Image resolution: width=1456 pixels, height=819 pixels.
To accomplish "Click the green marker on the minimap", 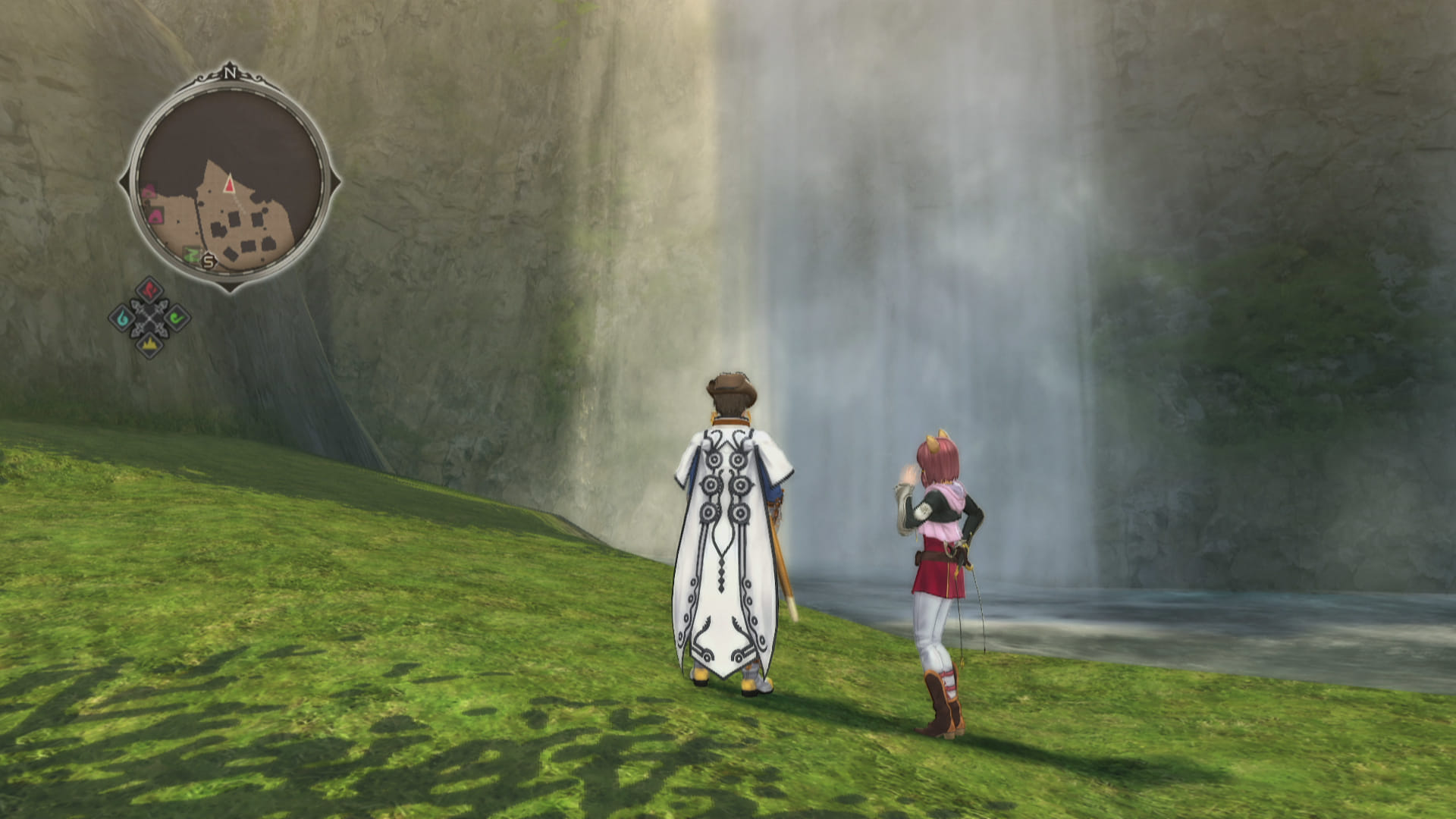I will (192, 255).
